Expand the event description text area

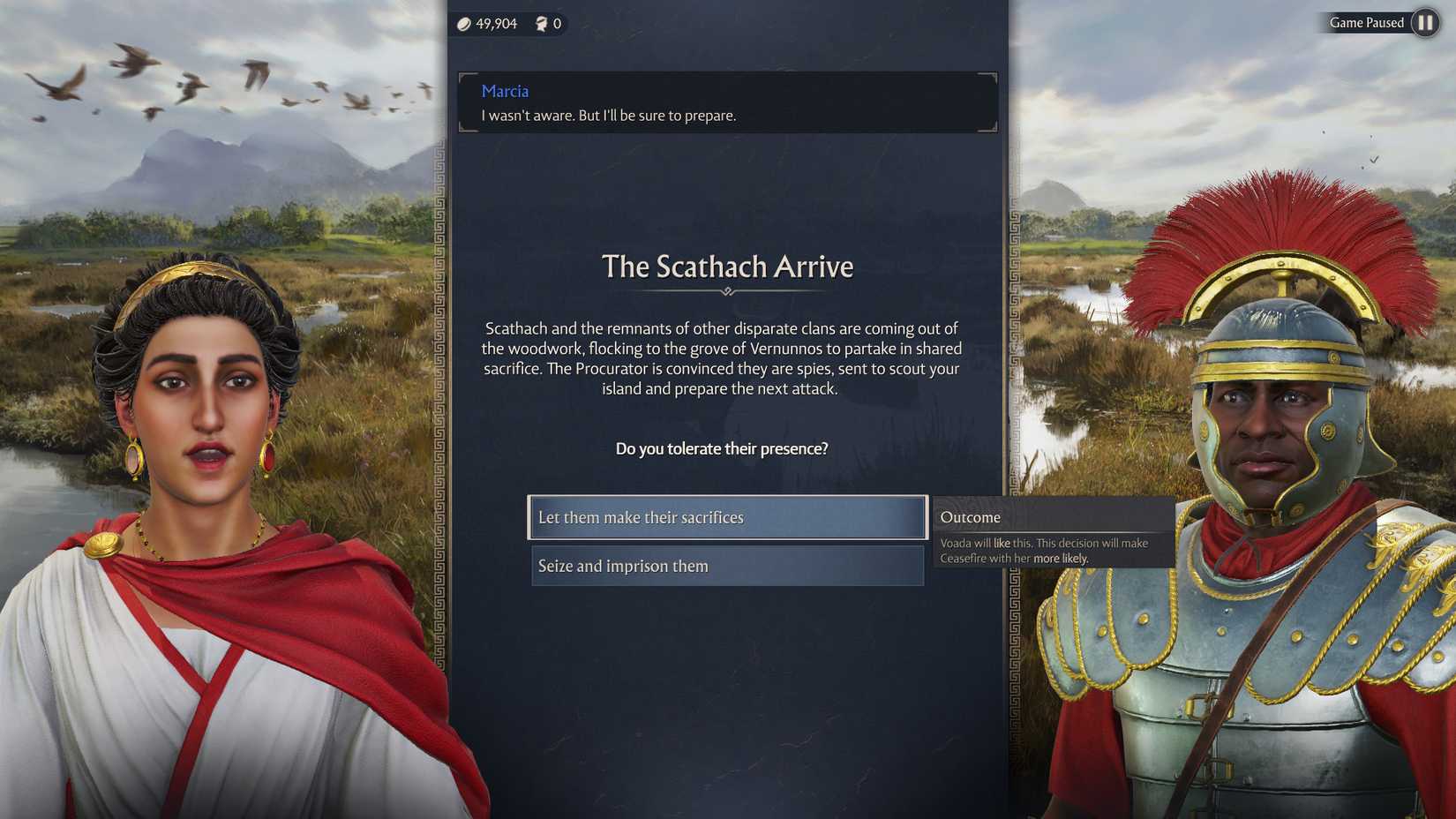coord(723,358)
